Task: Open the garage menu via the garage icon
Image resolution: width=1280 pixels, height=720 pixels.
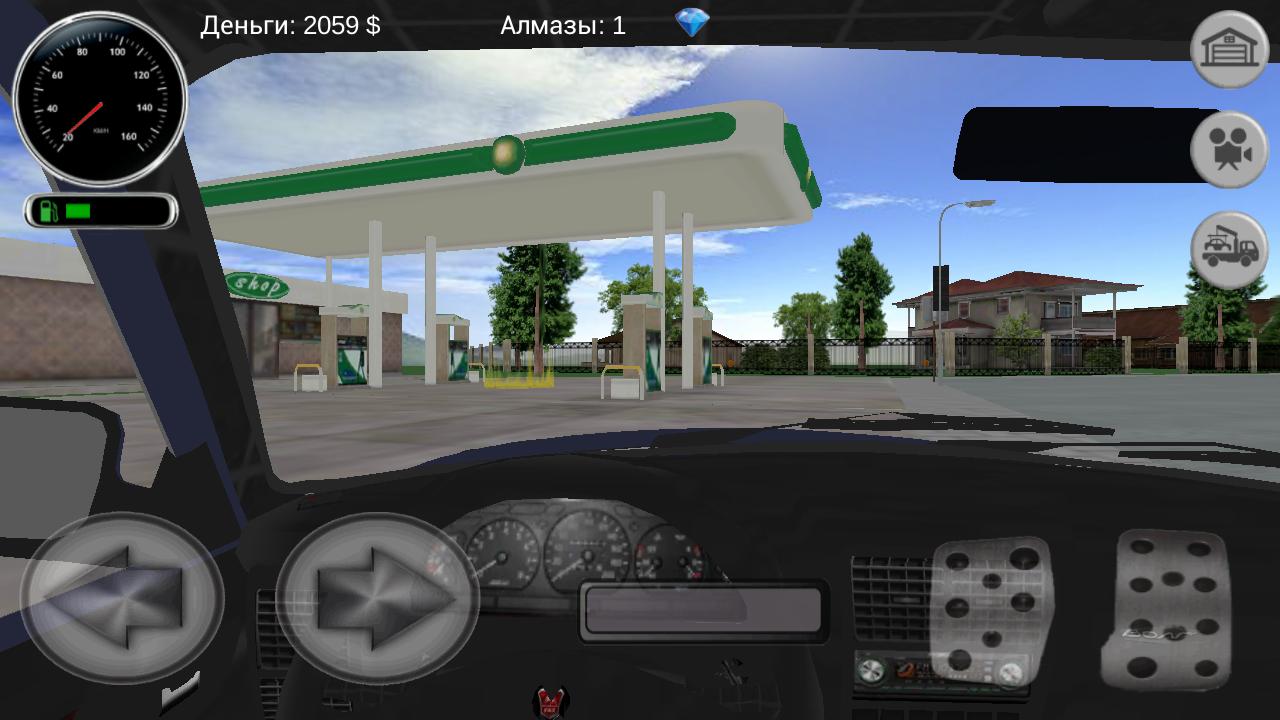Action: click(1232, 47)
